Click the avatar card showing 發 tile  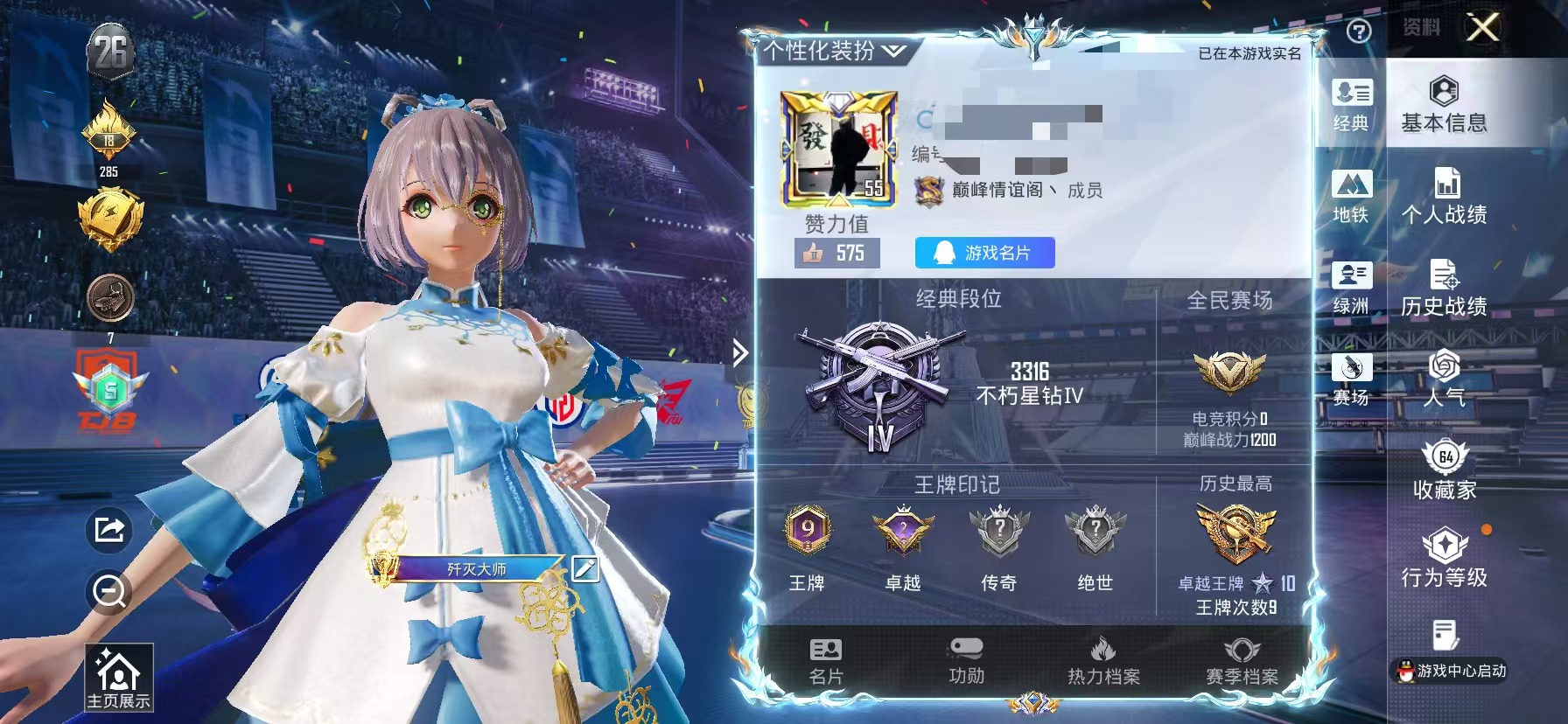[837, 149]
